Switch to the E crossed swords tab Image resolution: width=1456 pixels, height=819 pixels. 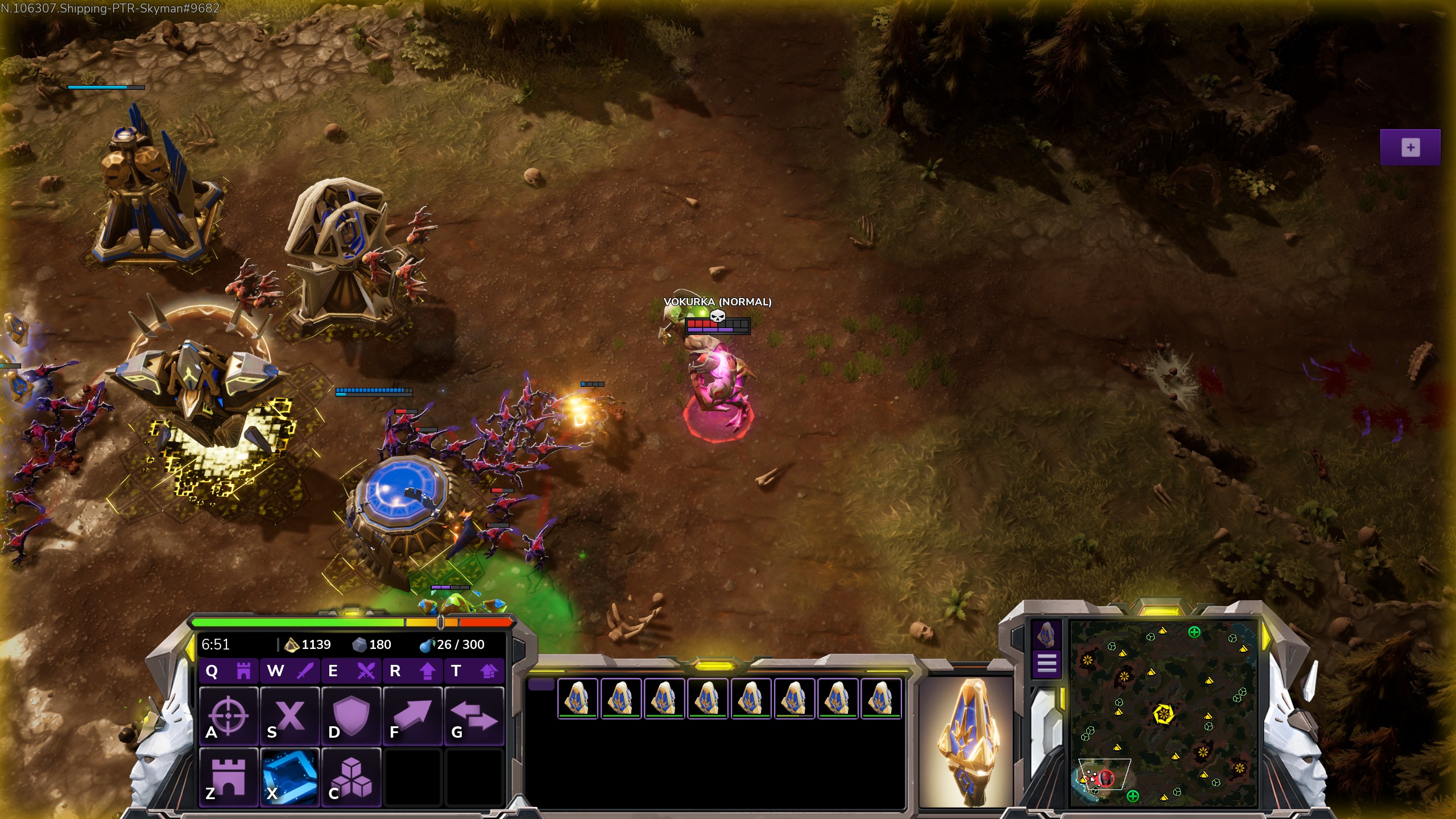click(x=351, y=671)
